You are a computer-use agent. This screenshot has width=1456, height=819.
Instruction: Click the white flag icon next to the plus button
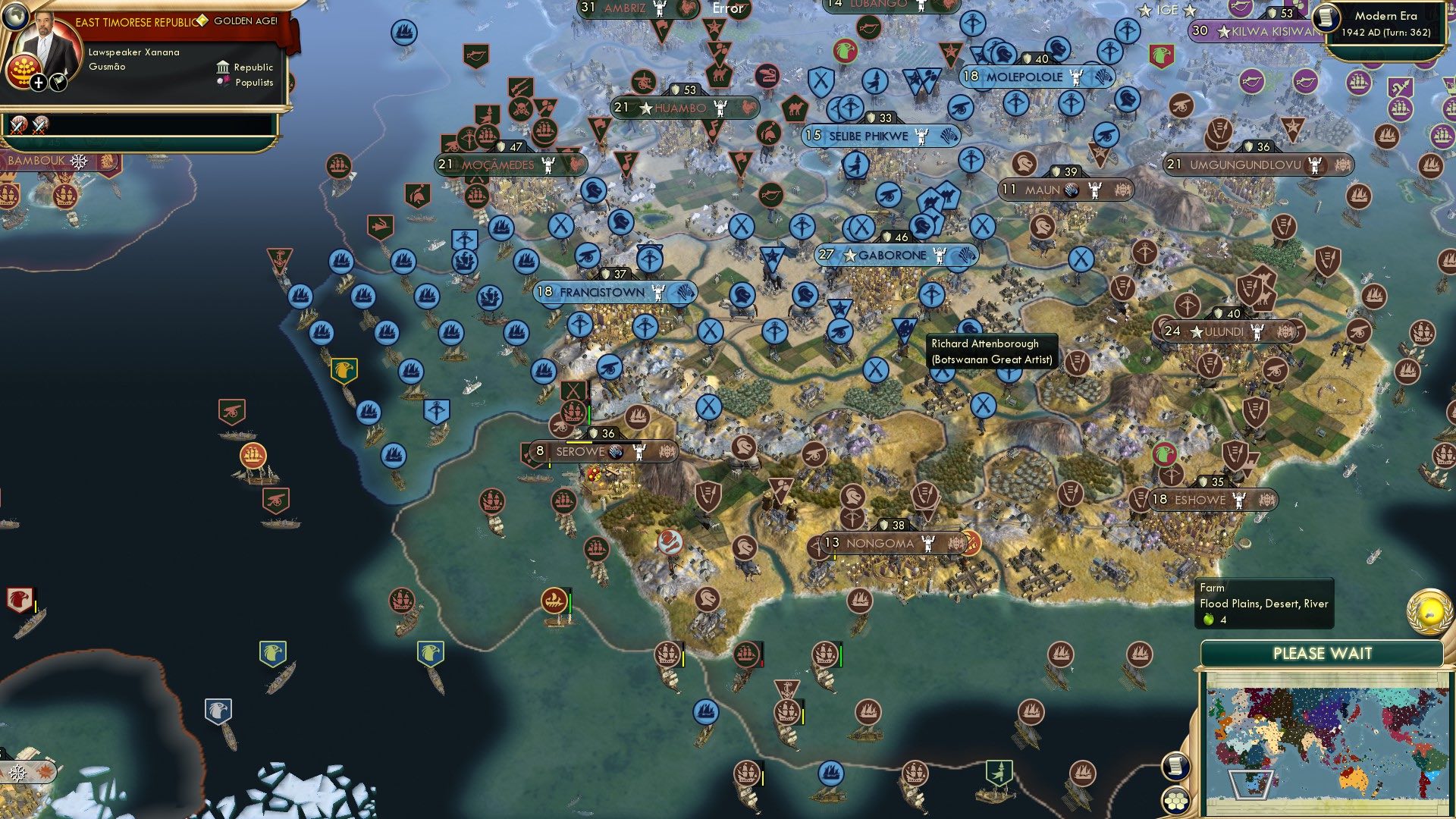58,82
